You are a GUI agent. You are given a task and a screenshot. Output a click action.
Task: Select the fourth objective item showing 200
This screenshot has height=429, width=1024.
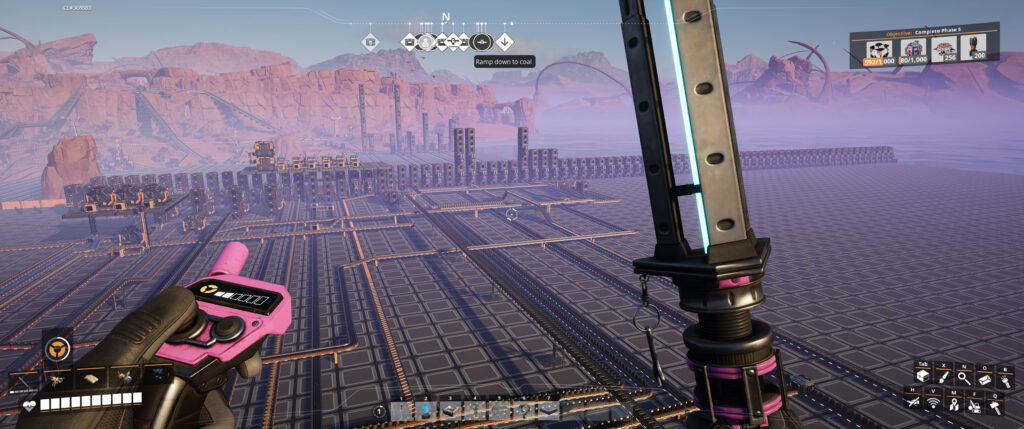pos(973,51)
